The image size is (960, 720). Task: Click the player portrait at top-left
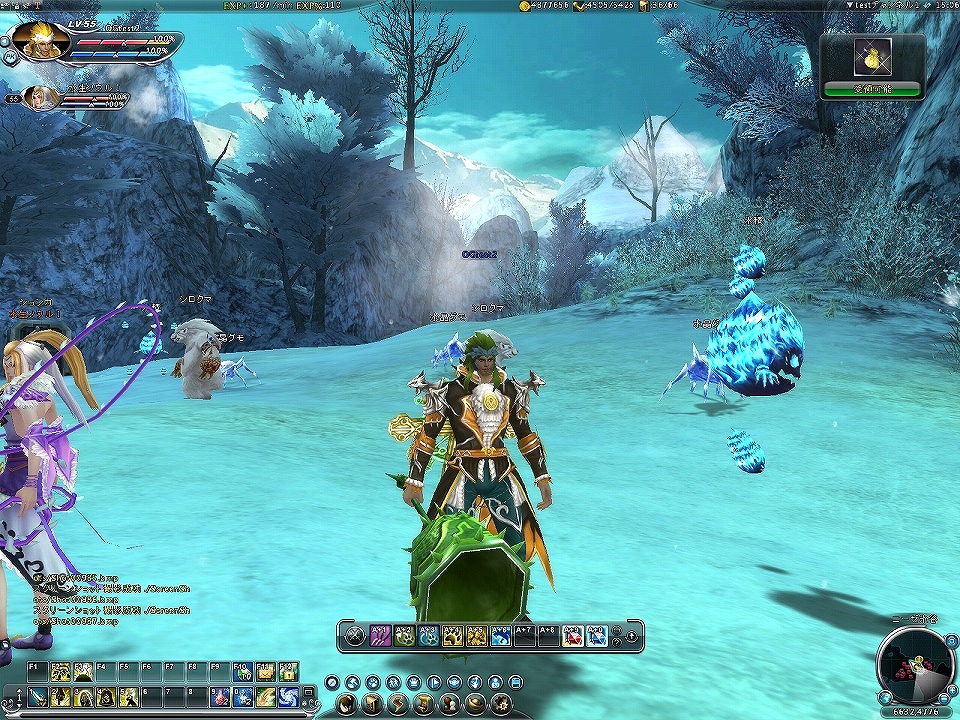pos(42,40)
